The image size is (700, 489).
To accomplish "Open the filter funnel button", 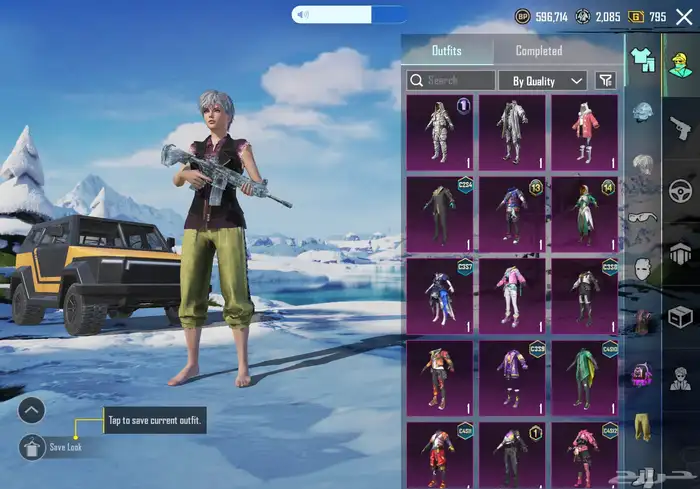I will coord(605,80).
